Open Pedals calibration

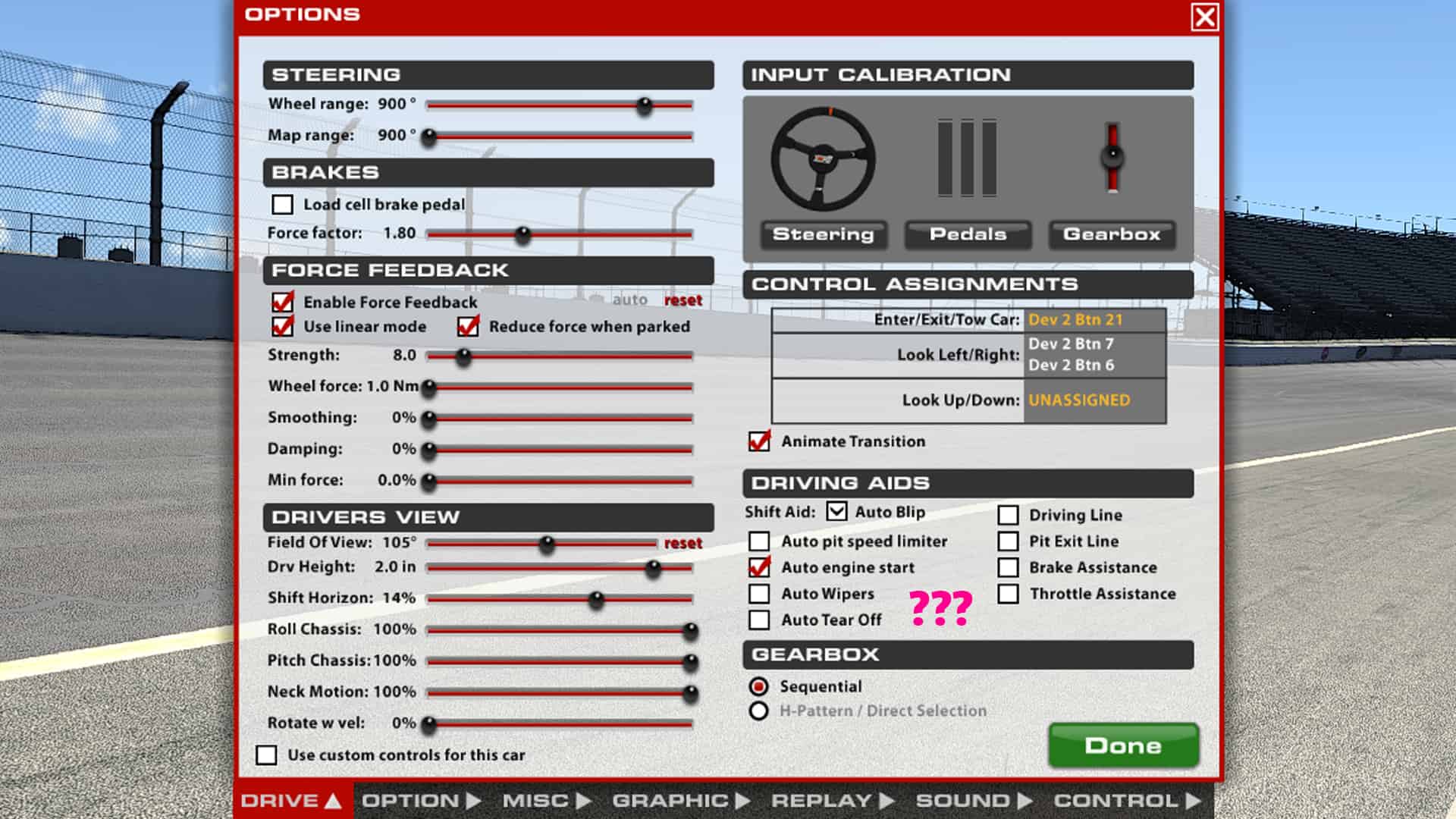(967, 234)
